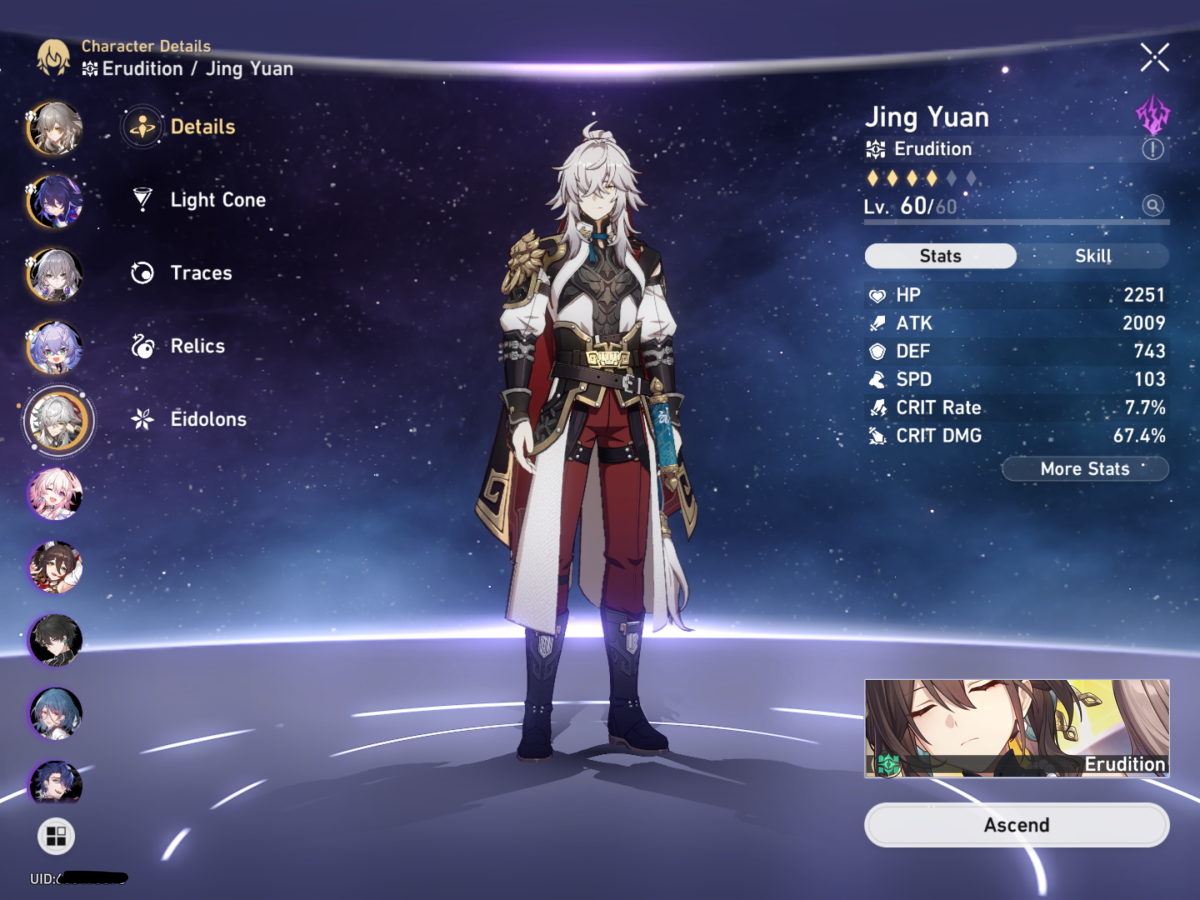Pick the brown-haired character portrait
This screenshot has height=900, width=1200.
[55, 567]
